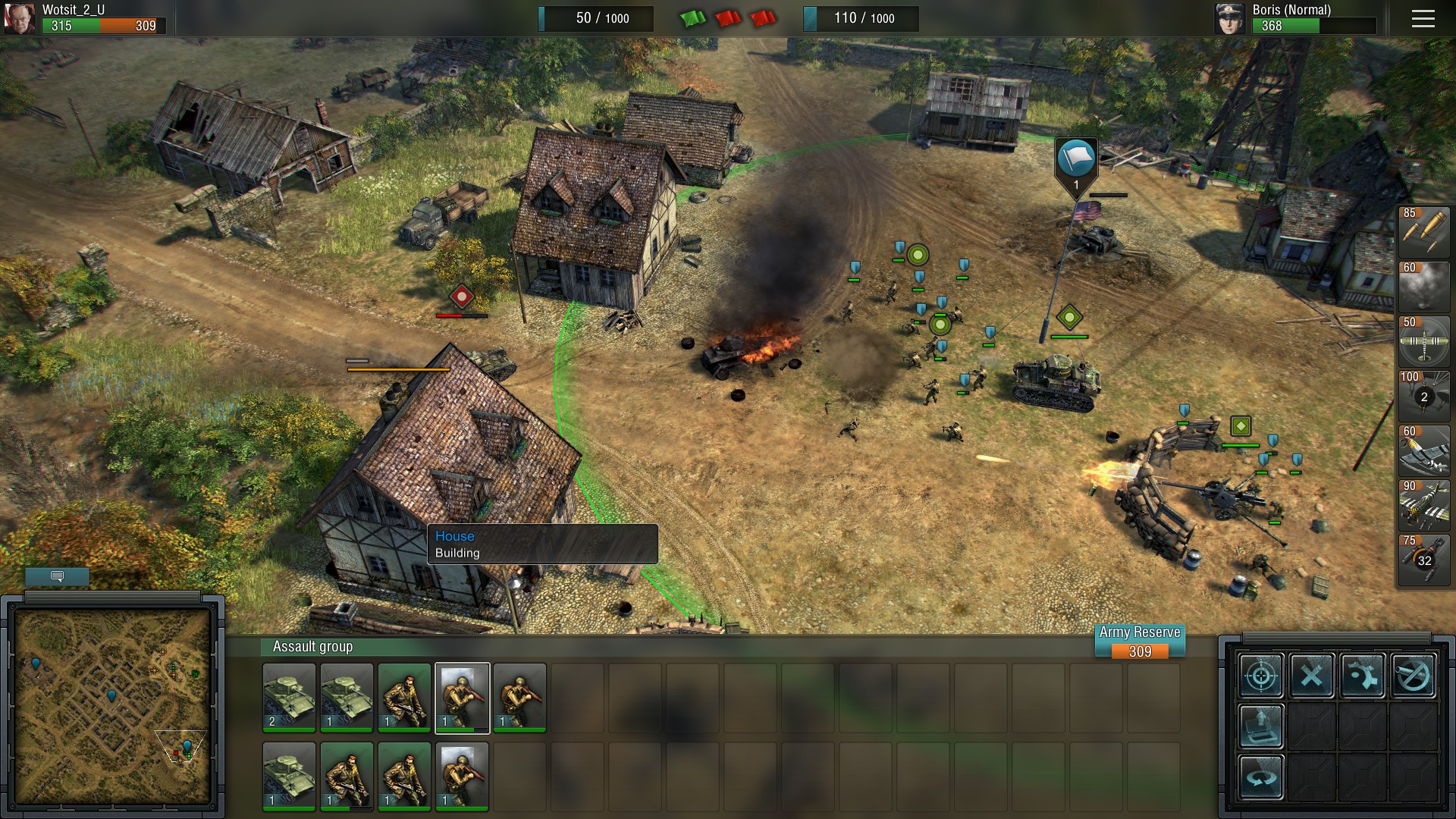Open the chat speech bubble tab

click(x=57, y=576)
